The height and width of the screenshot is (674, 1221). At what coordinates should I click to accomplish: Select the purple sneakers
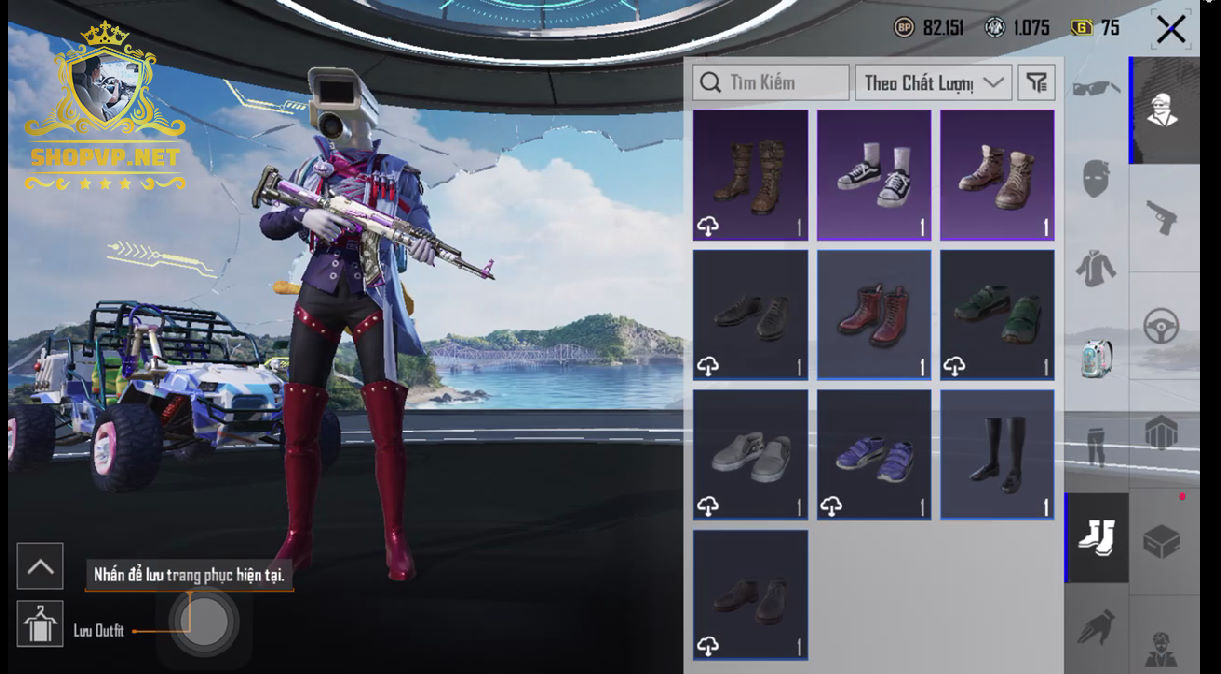click(874, 455)
